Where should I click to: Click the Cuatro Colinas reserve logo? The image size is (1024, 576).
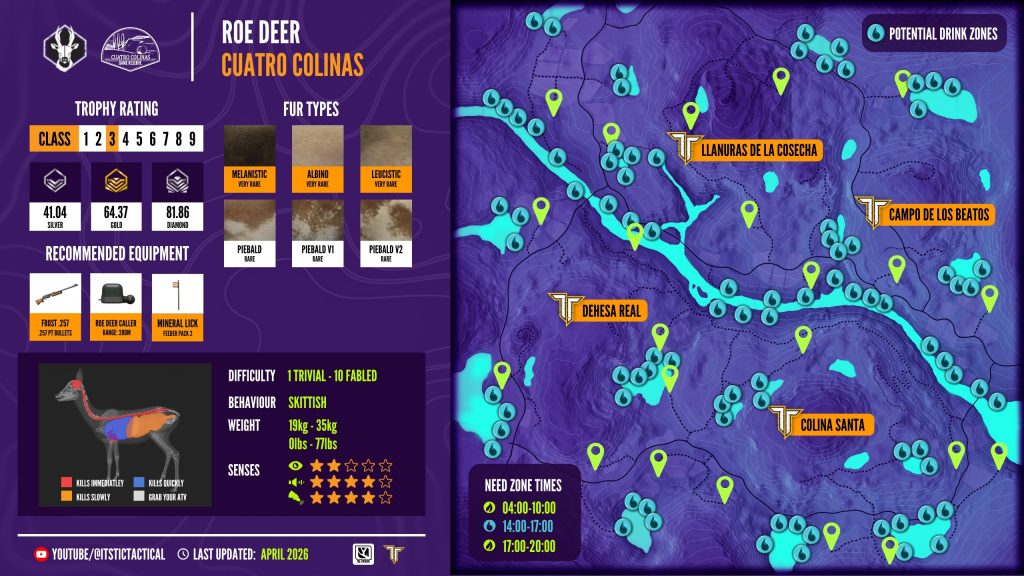coord(132,46)
